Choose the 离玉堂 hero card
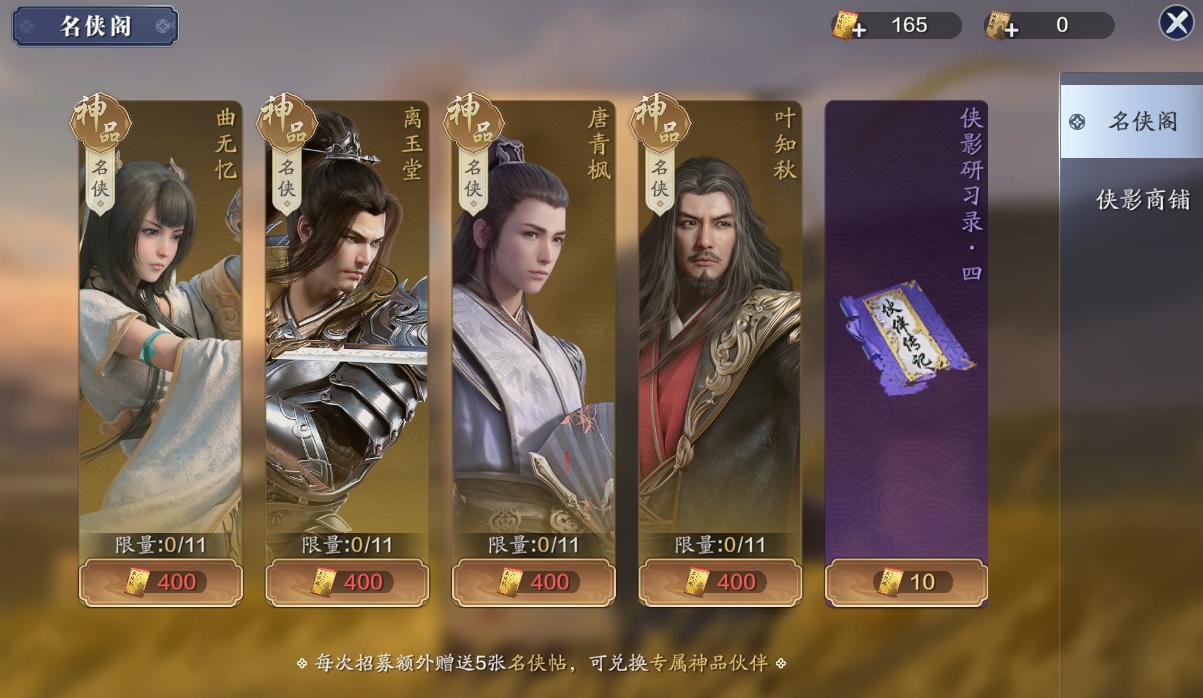The width and height of the screenshot is (1203, 698). click(x=346, y=320)
